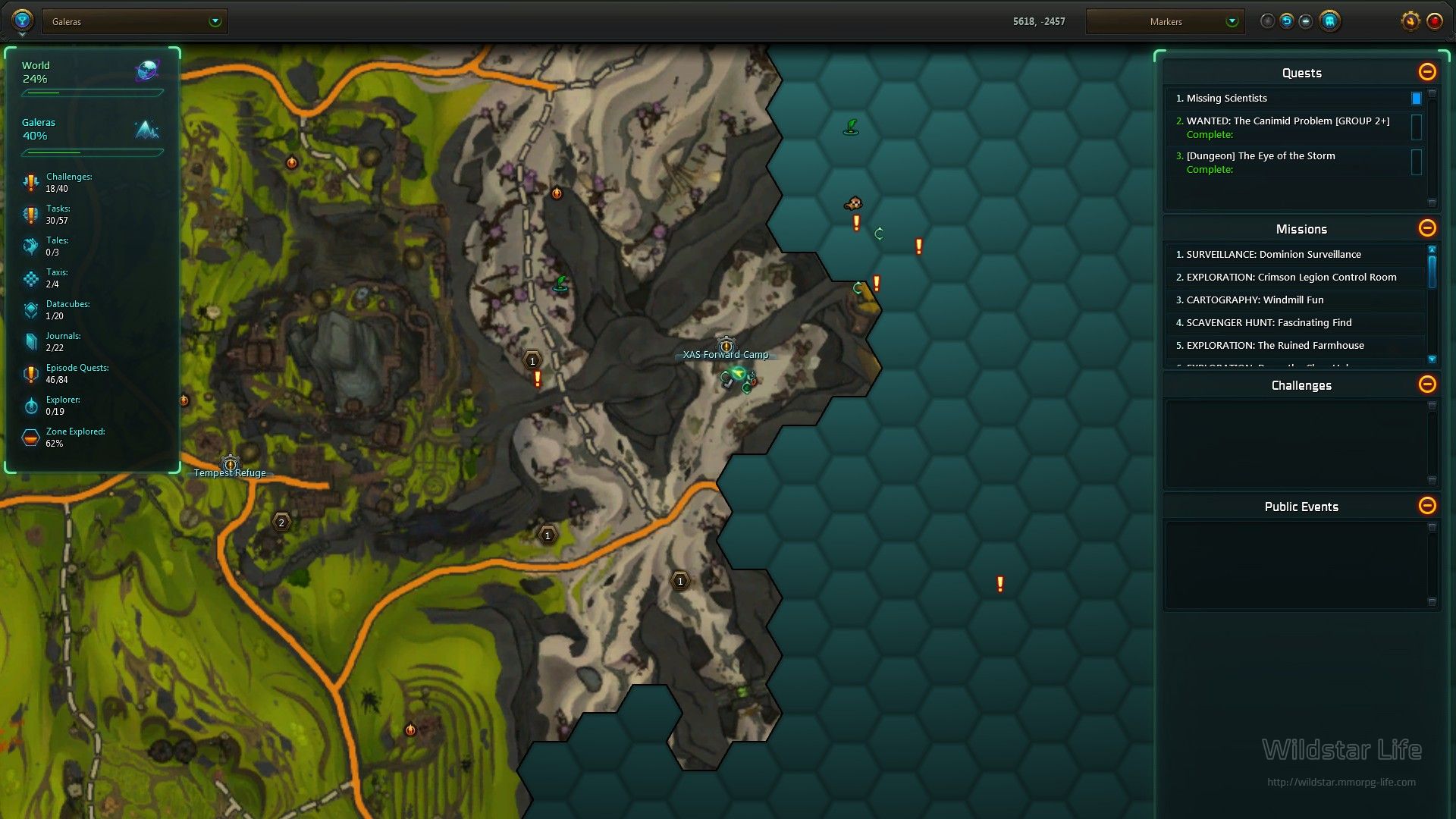This screenshot has height=819, width=1456.
Task: Click the XAS Forward Camp map marker
Action: click(726, 347)
